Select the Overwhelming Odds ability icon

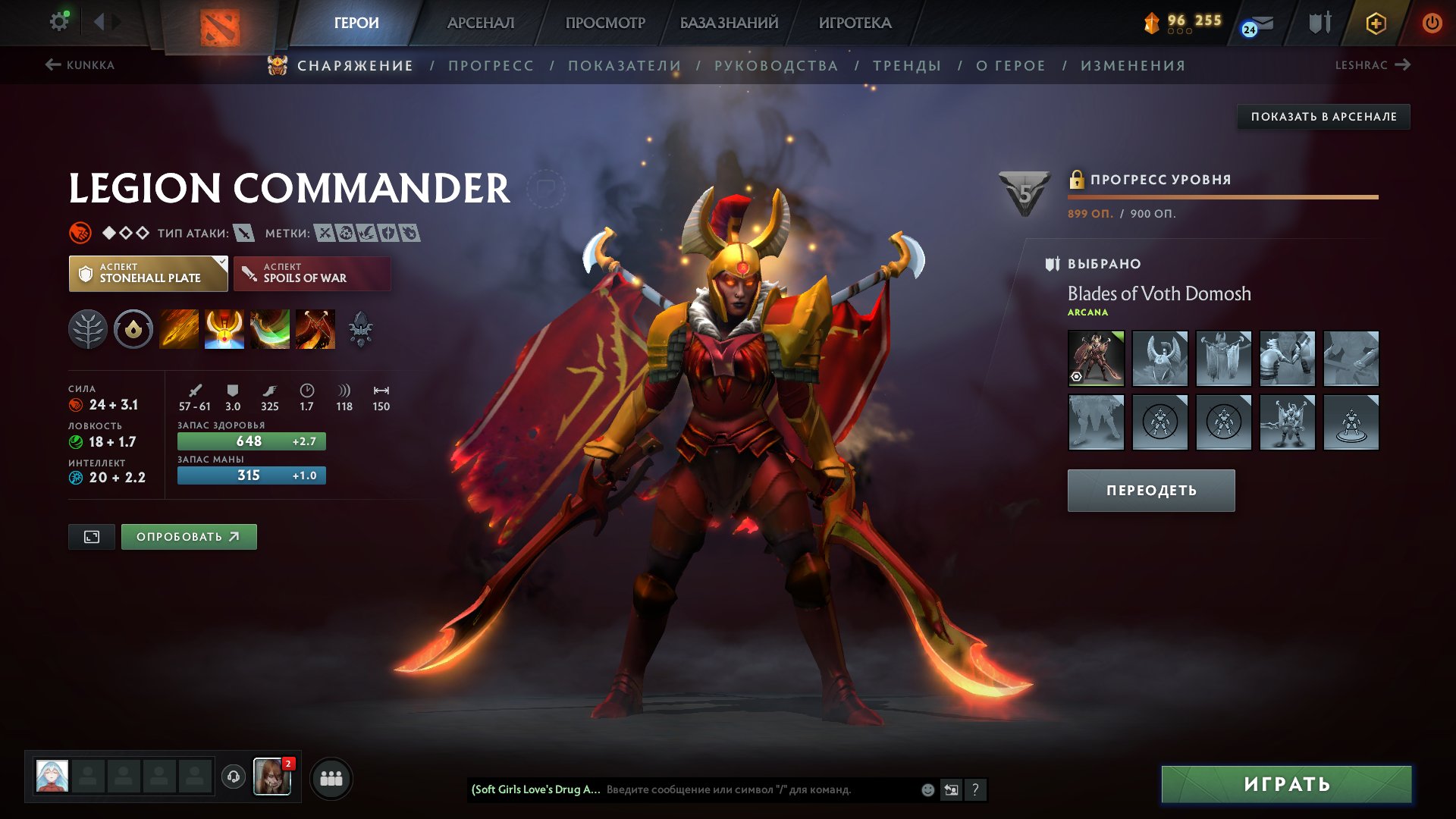coord(179,328)
